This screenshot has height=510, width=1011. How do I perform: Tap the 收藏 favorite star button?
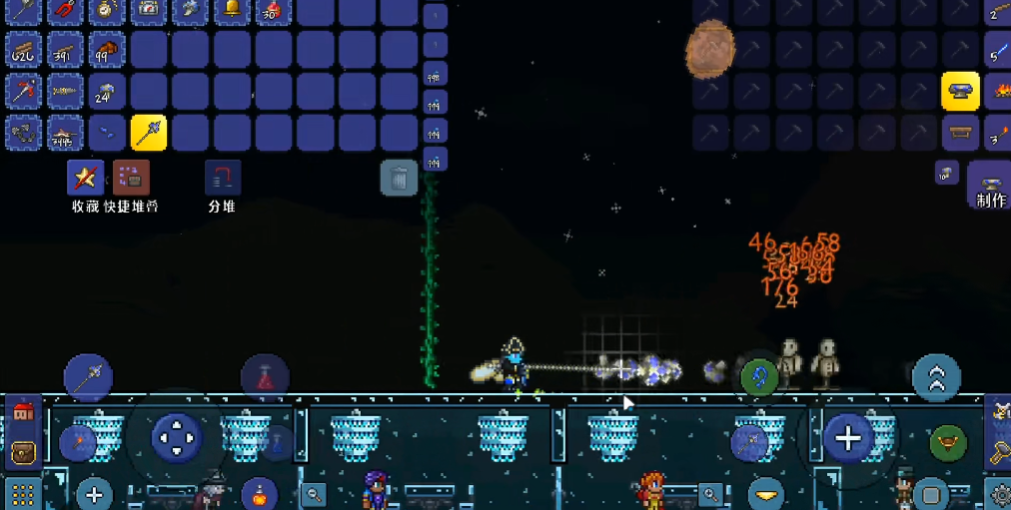click(x=85, y=178)
